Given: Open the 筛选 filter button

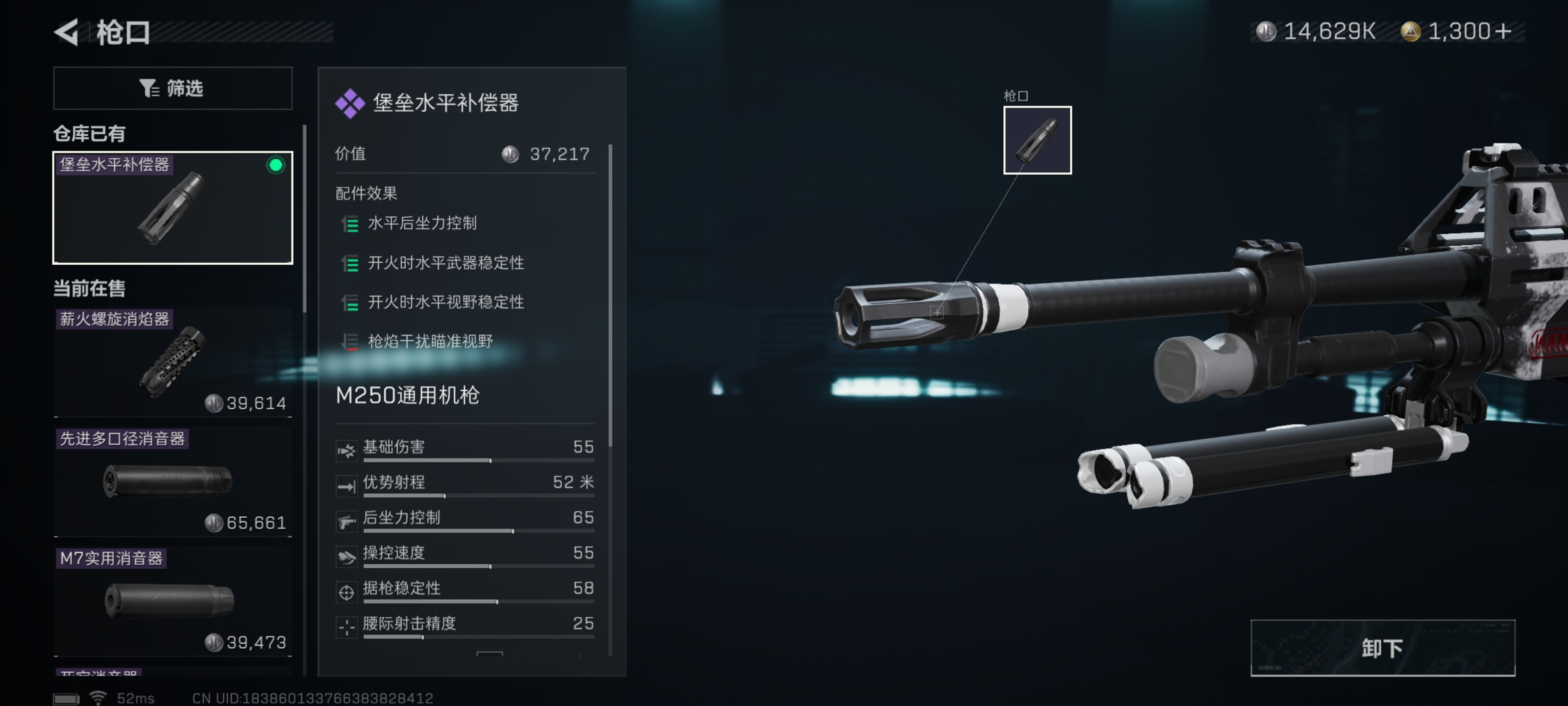Looking at the screenshot, I should point(172,88).
